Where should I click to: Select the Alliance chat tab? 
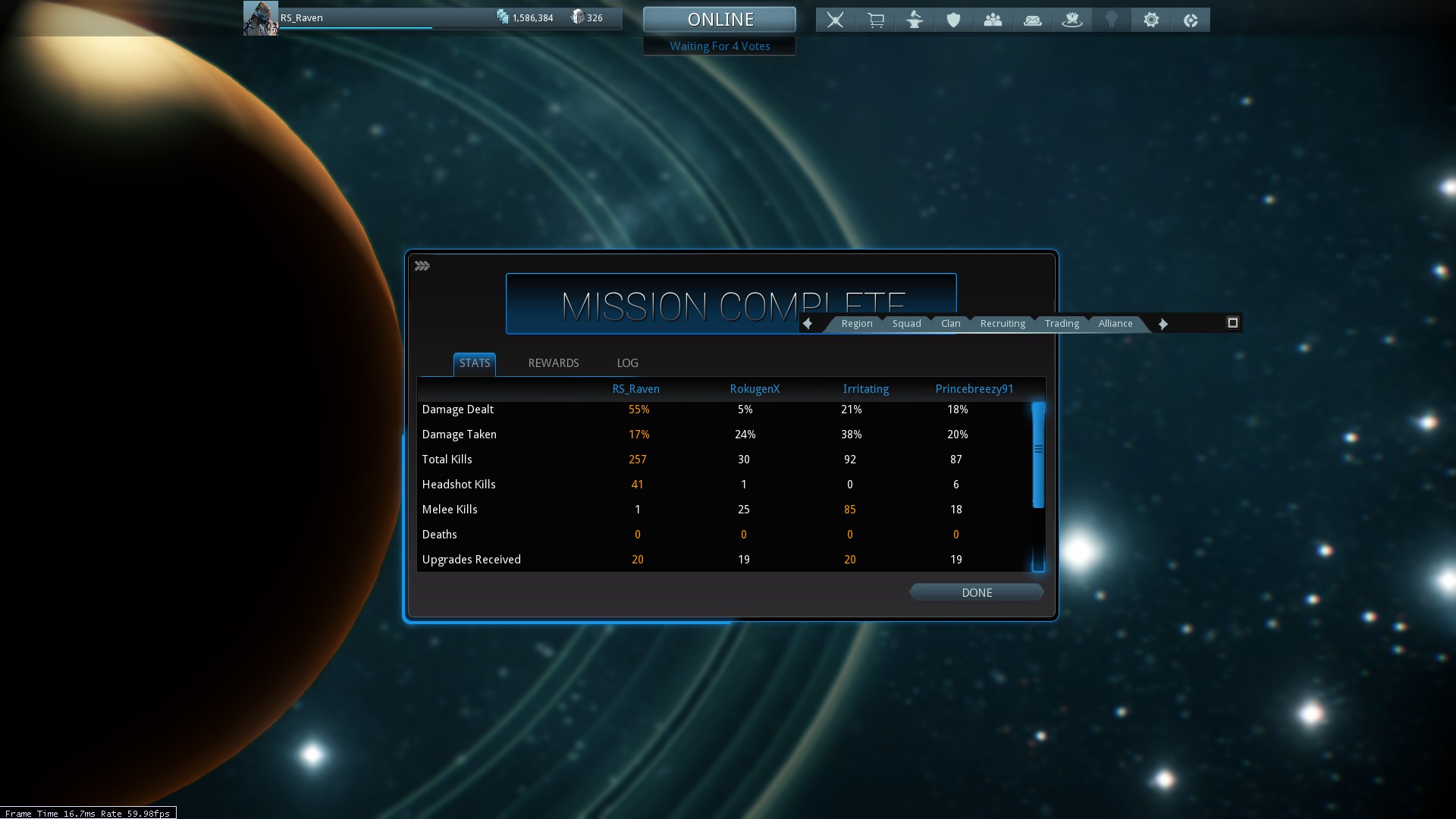pos(1115,324)
